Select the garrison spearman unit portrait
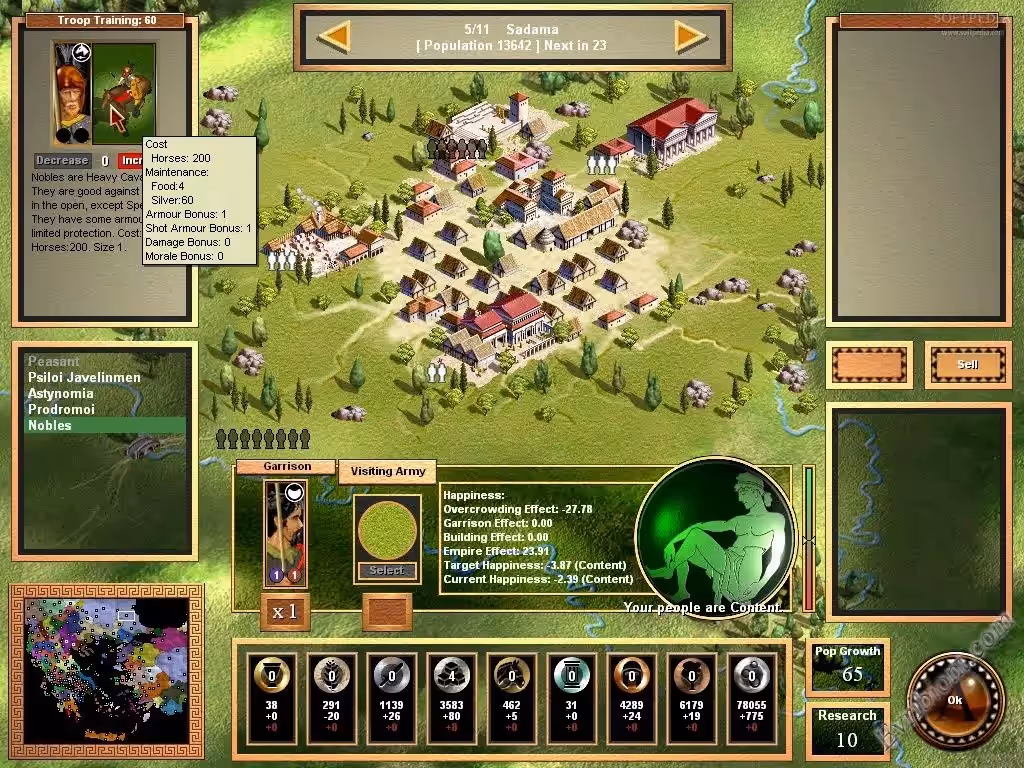This screenshot has width=1024, height=768. (x=286, y=533)
